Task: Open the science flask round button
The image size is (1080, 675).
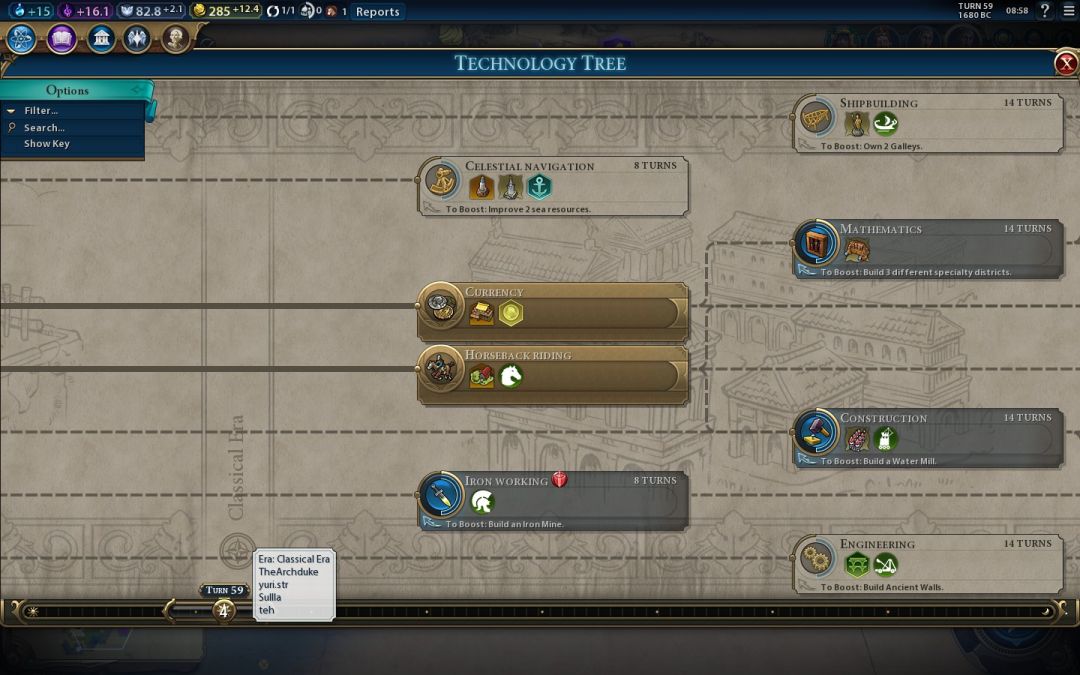Action: (22, 39)
